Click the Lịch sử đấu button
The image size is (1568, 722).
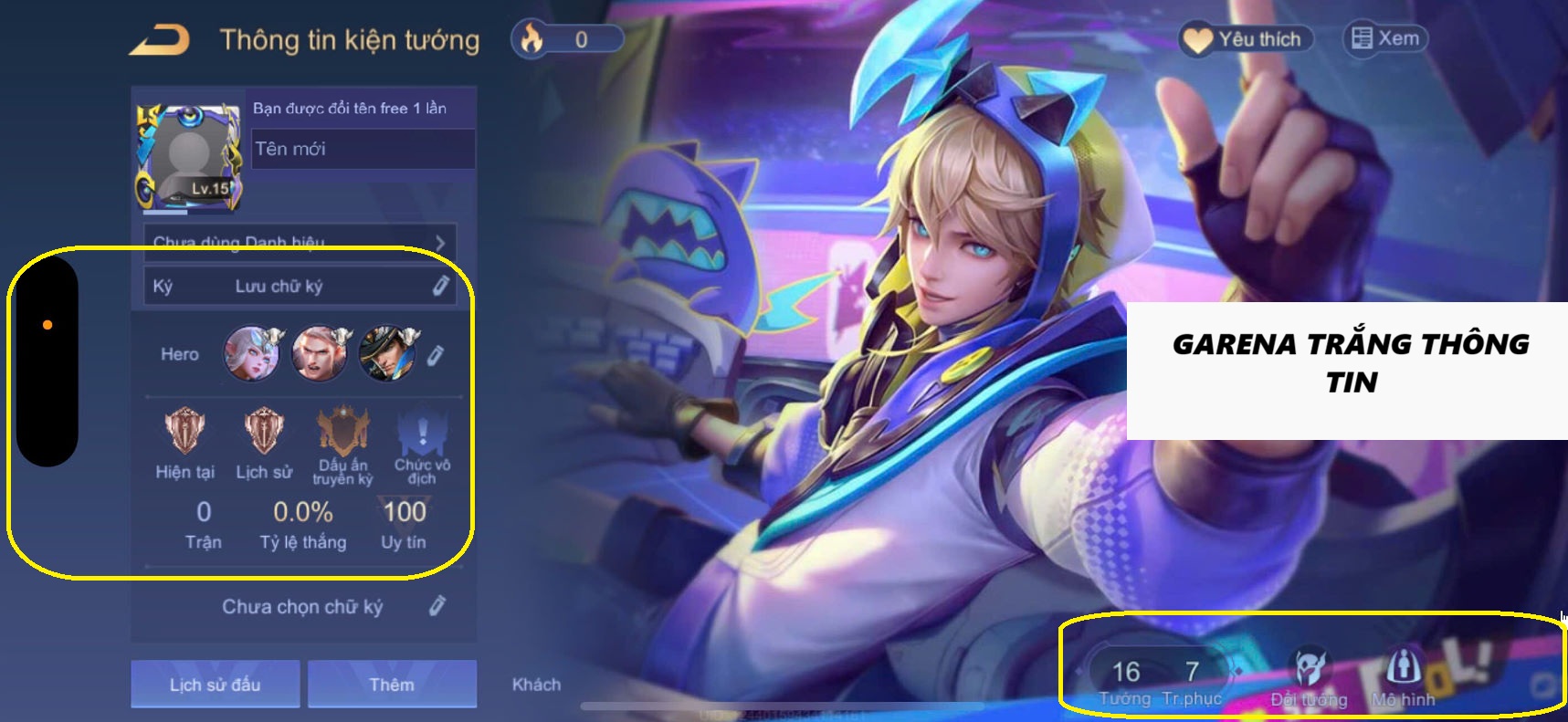click(x=215, y=684)
